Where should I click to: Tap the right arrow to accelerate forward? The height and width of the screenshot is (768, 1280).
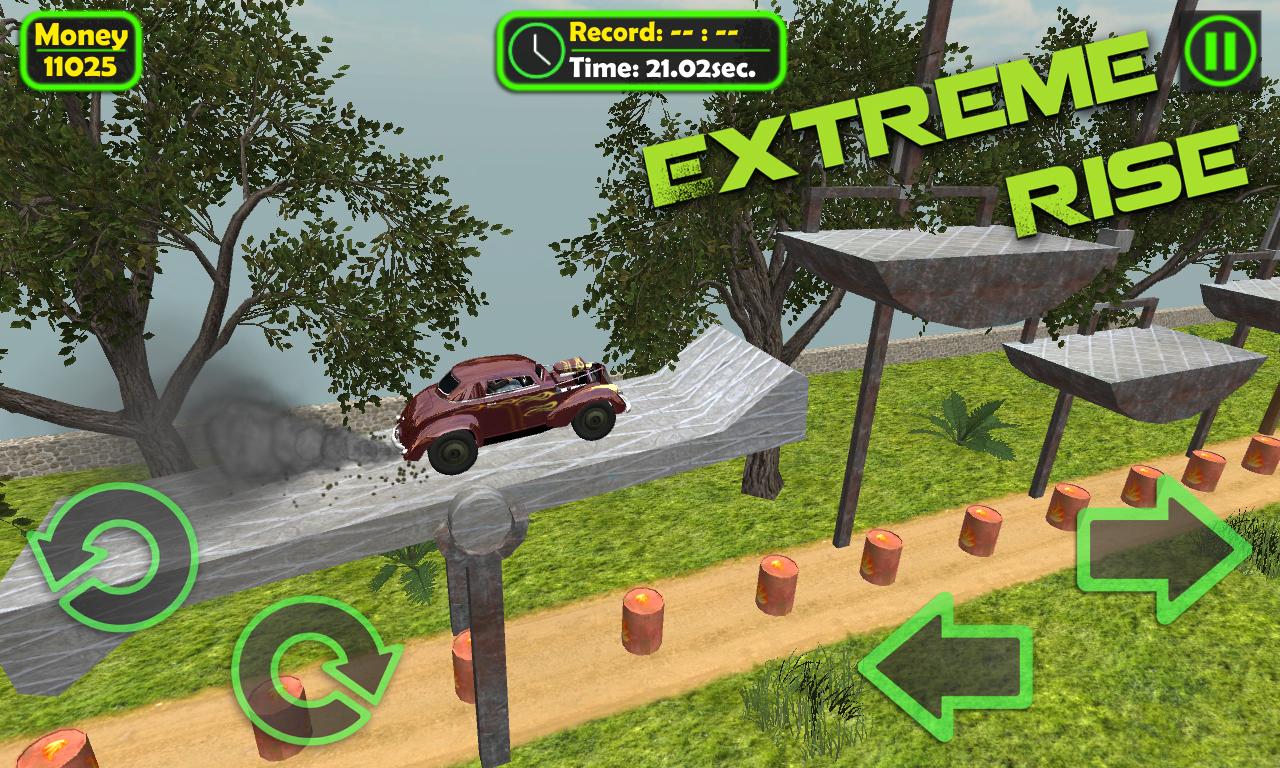coord(1162,548)
